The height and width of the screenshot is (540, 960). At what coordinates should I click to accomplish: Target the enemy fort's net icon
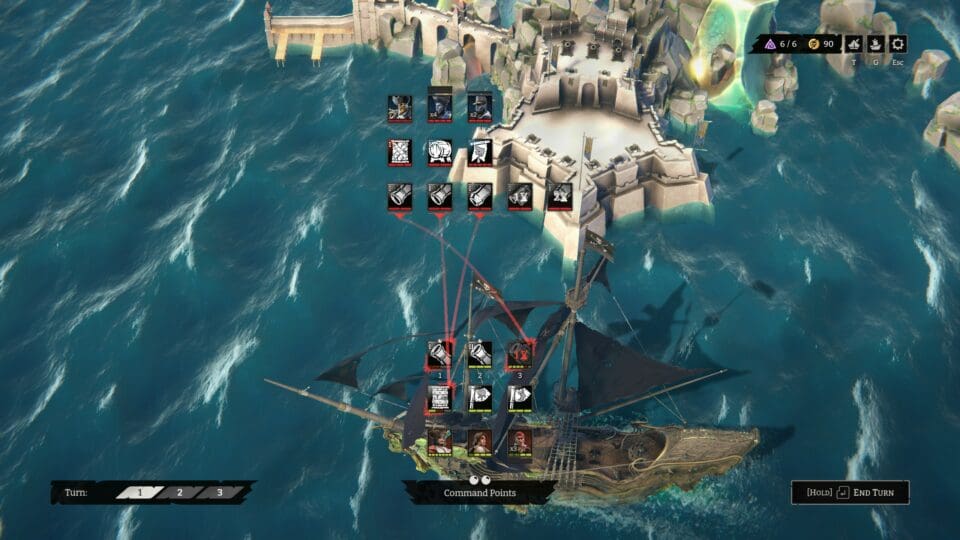(400, 152)
